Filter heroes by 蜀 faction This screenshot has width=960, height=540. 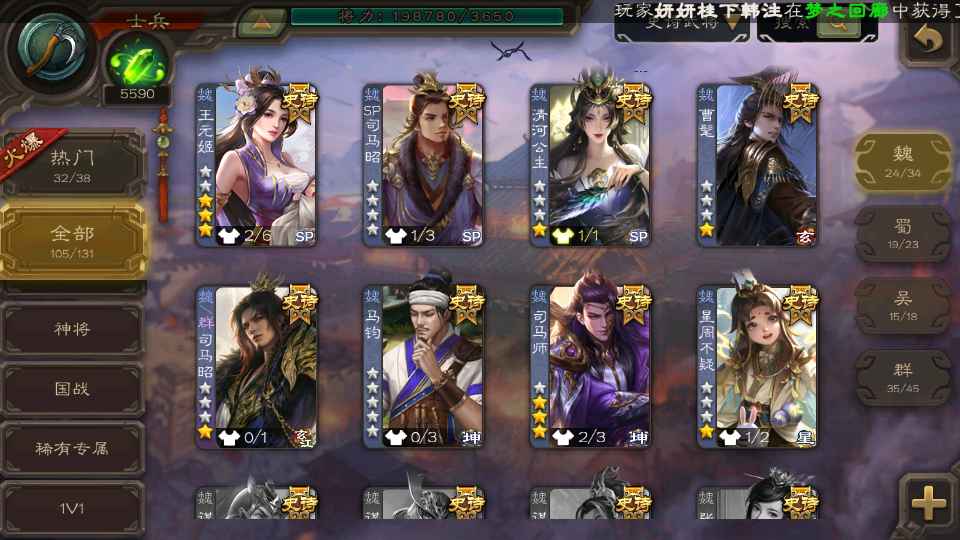[902, 234]
